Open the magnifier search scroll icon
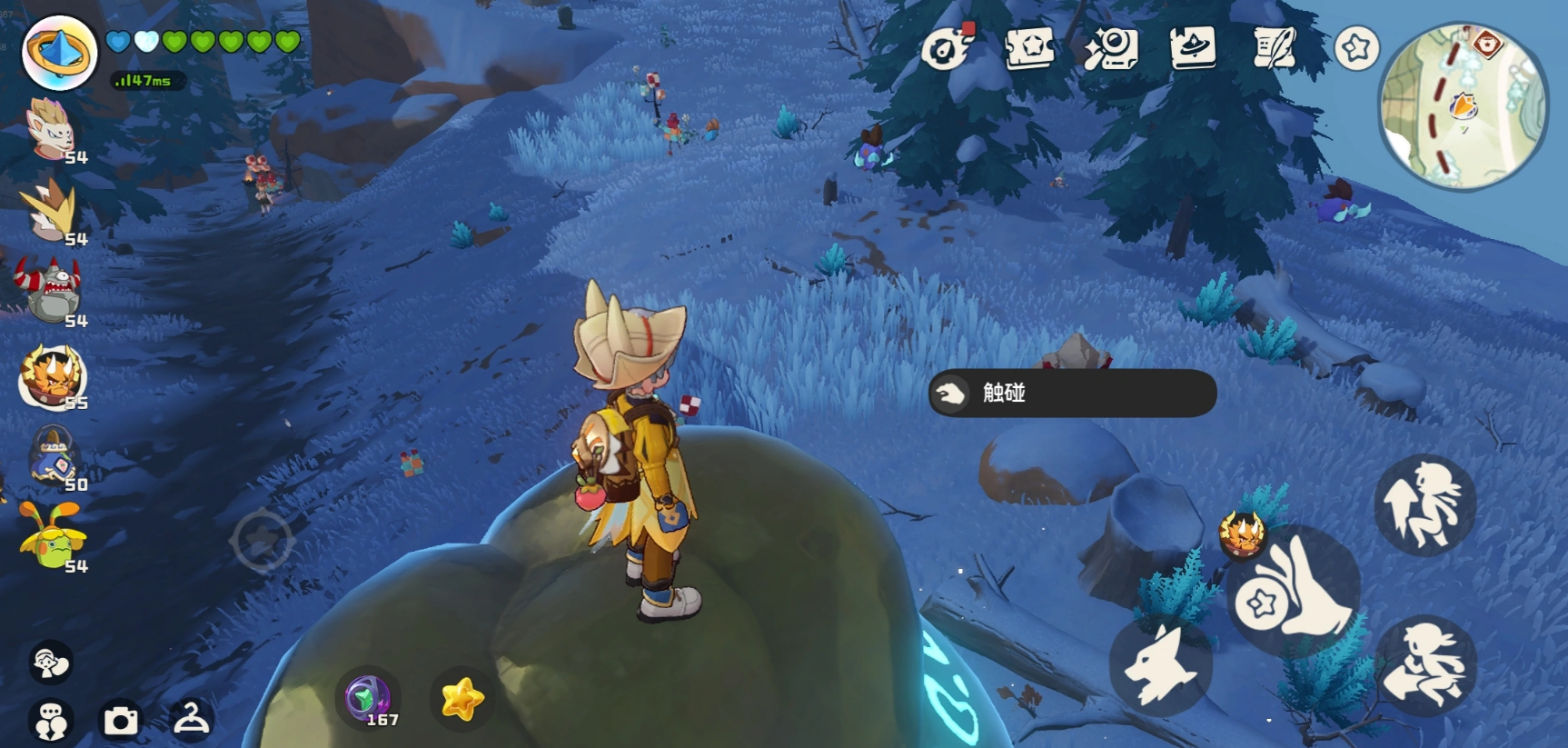 (1110, 47)
